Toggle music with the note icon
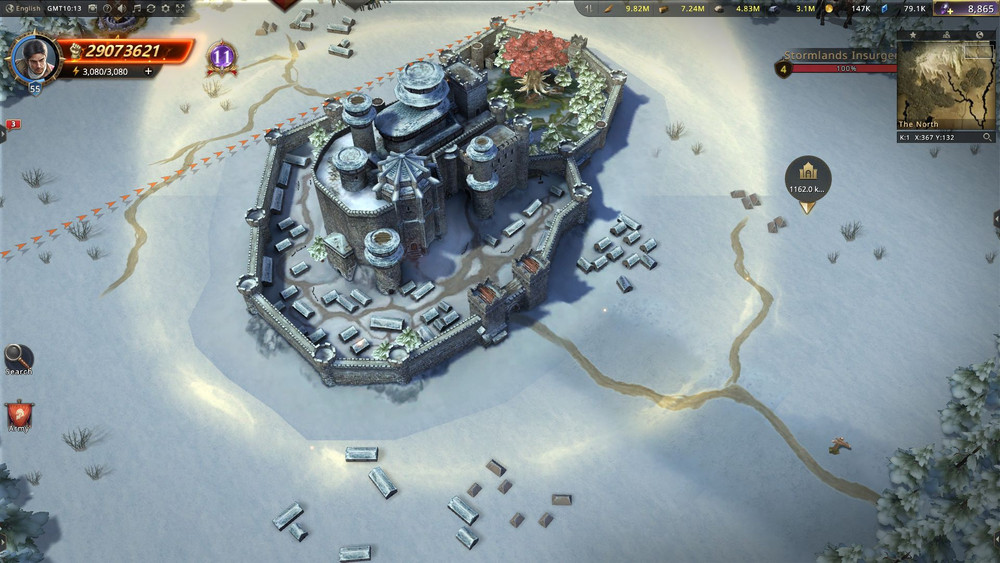Screen dimensions: 1000x563 (x=137, y=8)
